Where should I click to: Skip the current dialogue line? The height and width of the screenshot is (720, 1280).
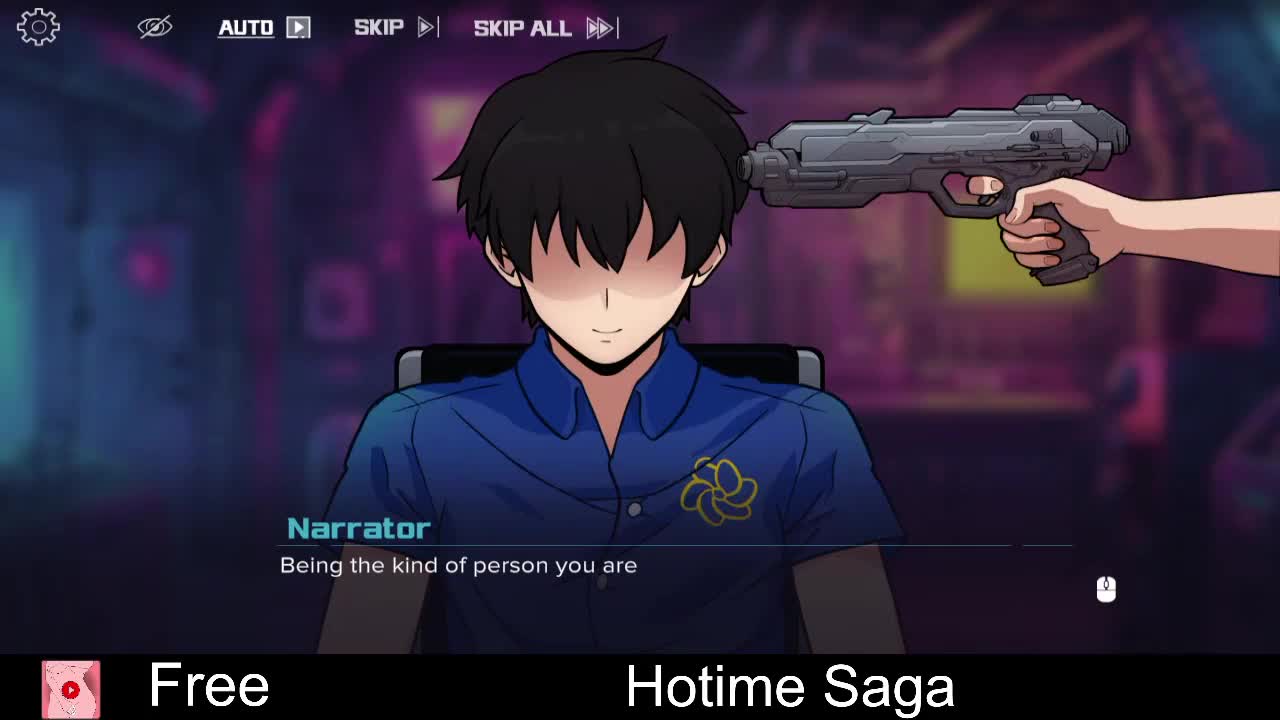[x=395, y=27]
